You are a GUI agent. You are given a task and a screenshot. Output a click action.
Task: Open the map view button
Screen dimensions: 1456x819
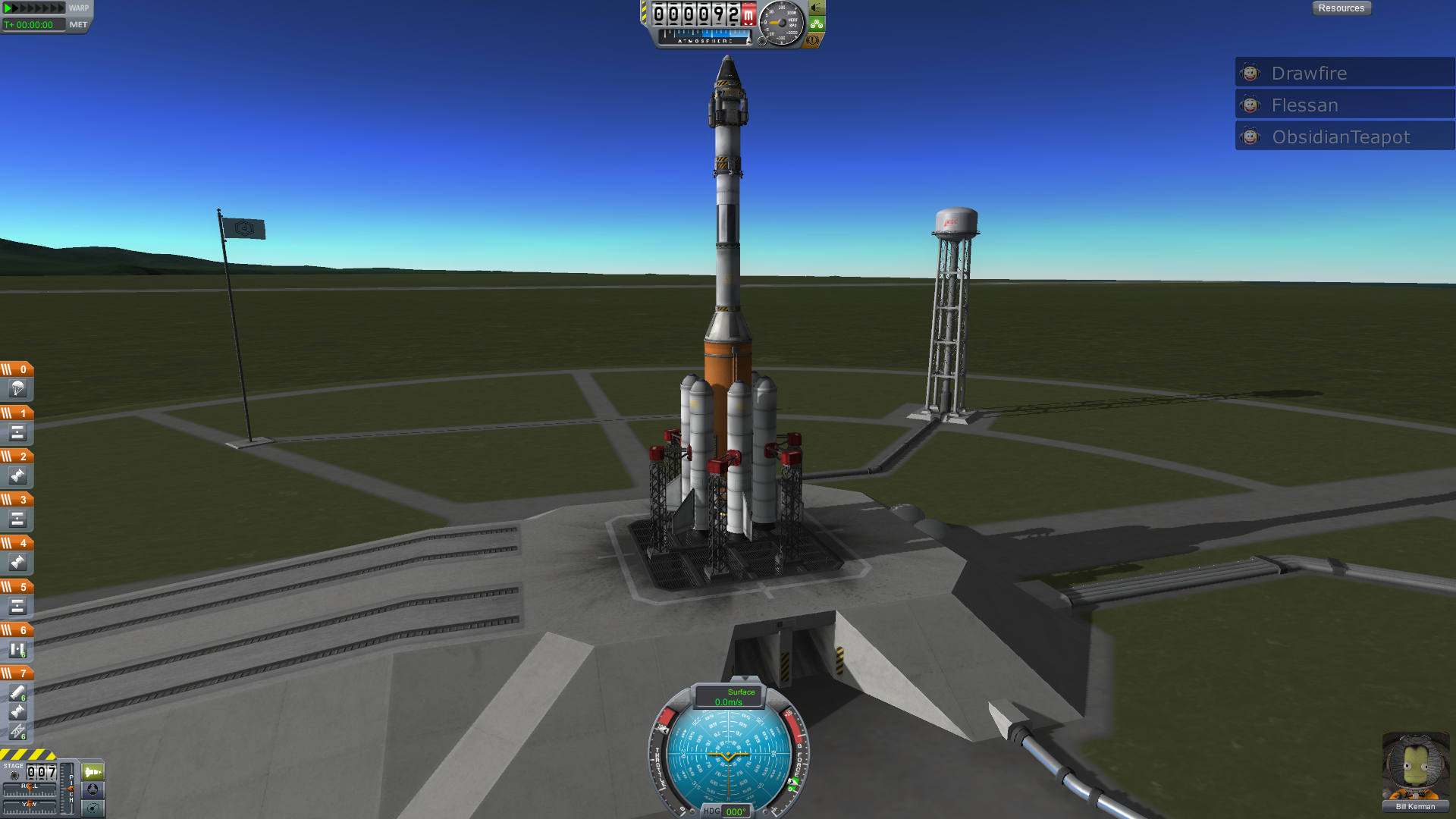coord(93,808)
